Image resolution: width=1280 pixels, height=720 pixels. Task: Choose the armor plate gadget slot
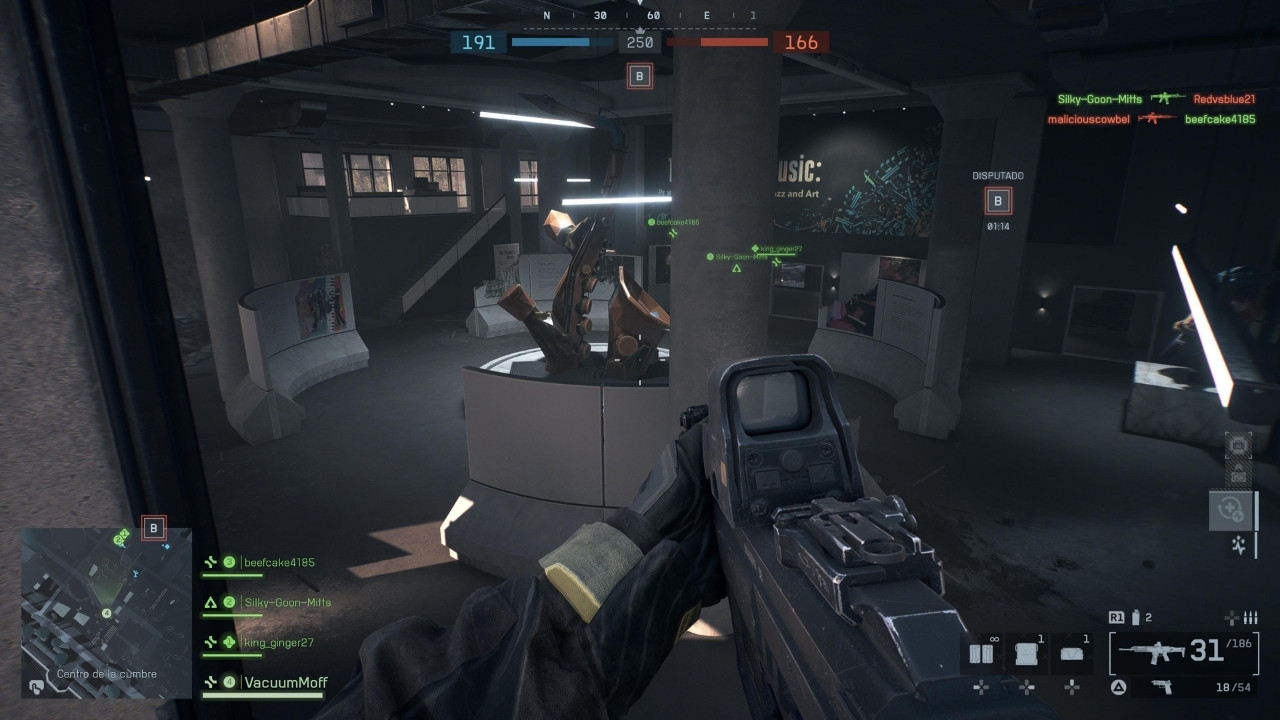click(x=1027, y=654)
